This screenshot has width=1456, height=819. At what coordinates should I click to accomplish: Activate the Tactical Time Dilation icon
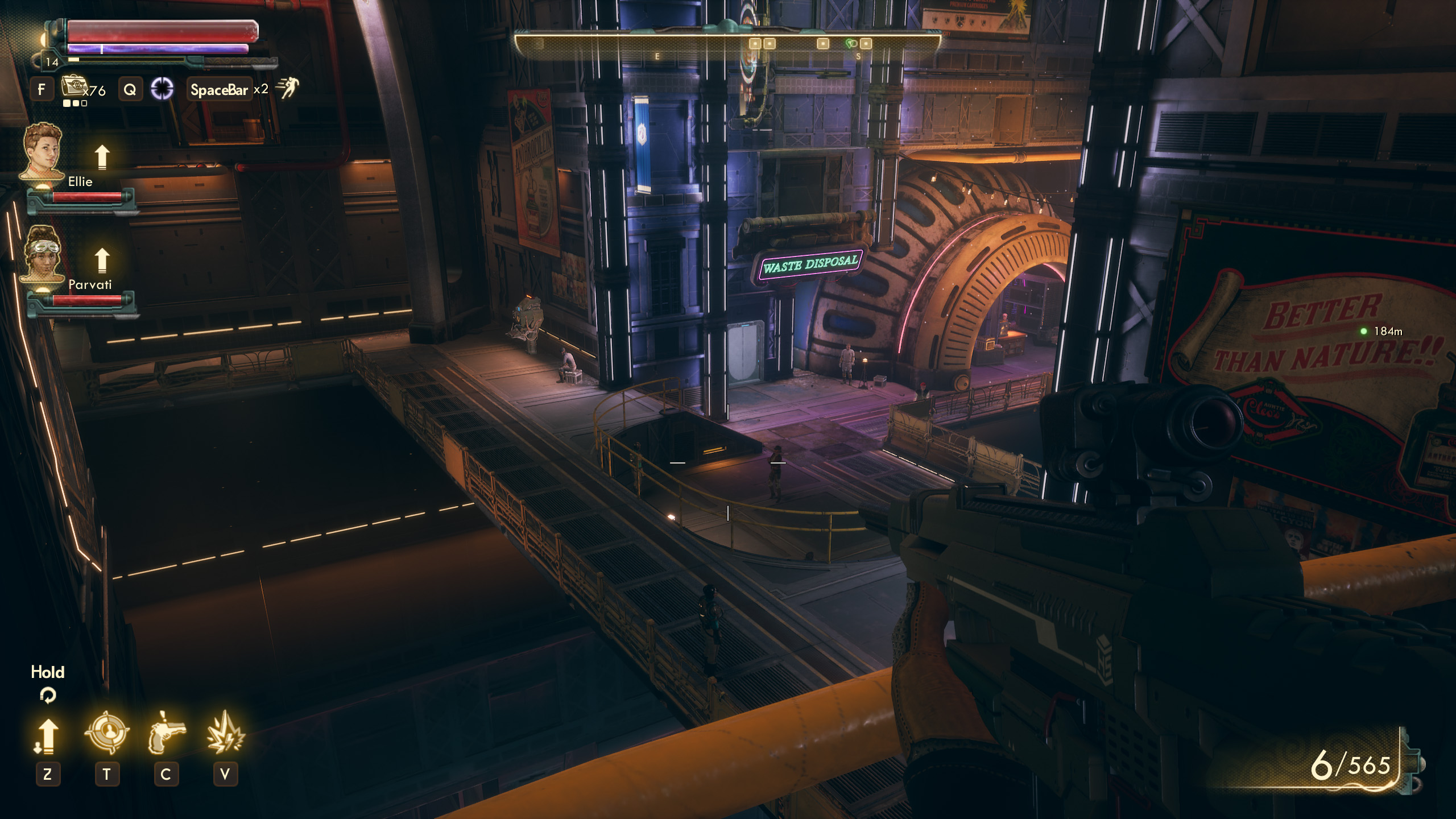tap(162, 89)
